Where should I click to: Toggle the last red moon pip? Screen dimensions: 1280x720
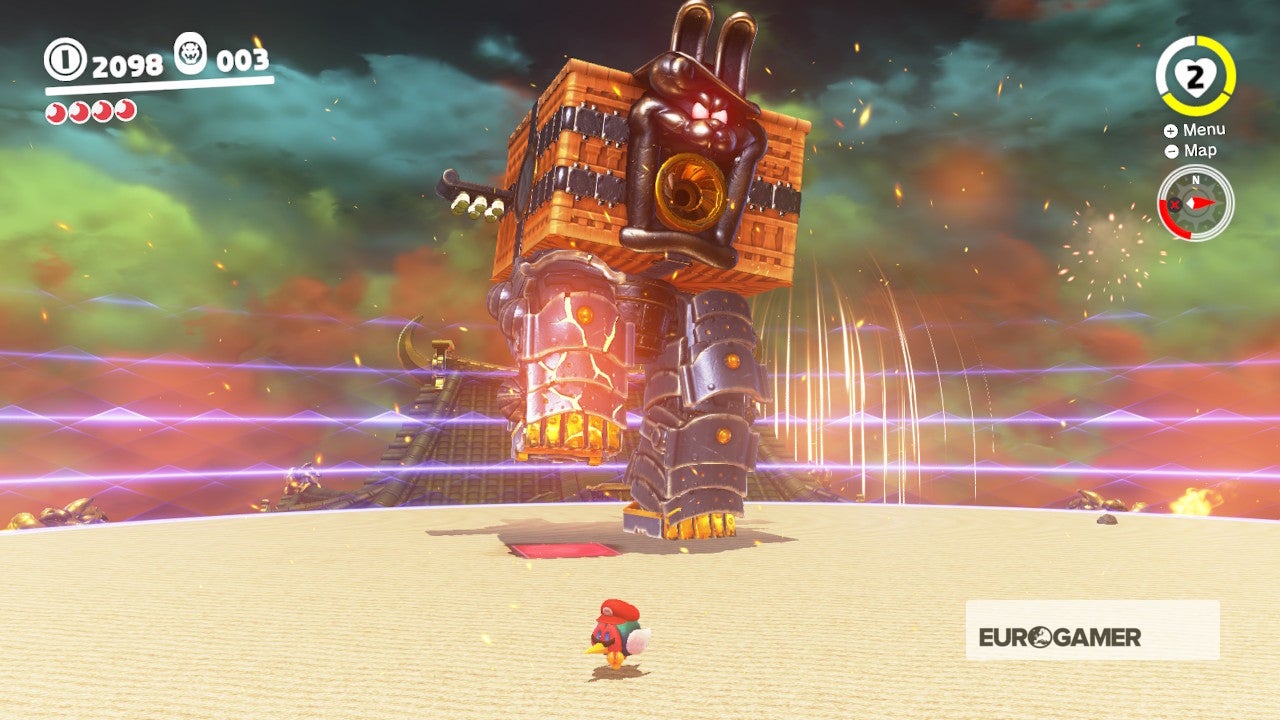coord(126,111)
